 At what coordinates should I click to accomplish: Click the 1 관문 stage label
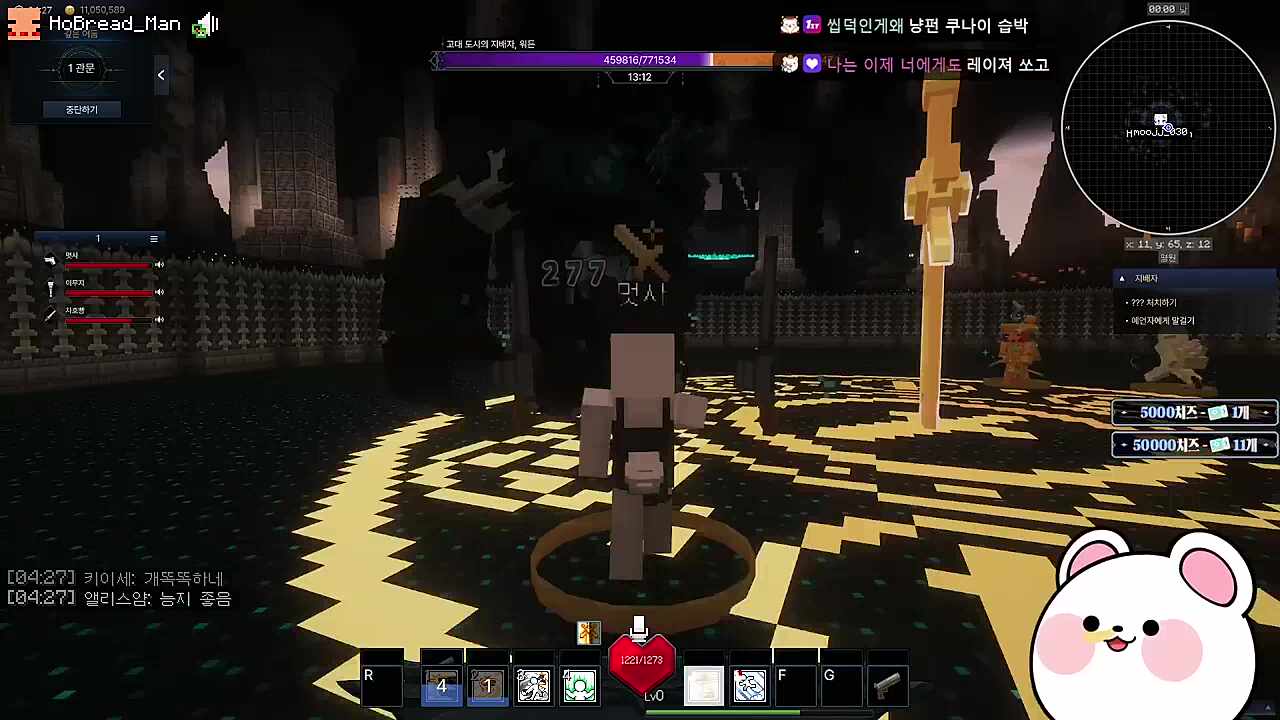pos(81,67)
